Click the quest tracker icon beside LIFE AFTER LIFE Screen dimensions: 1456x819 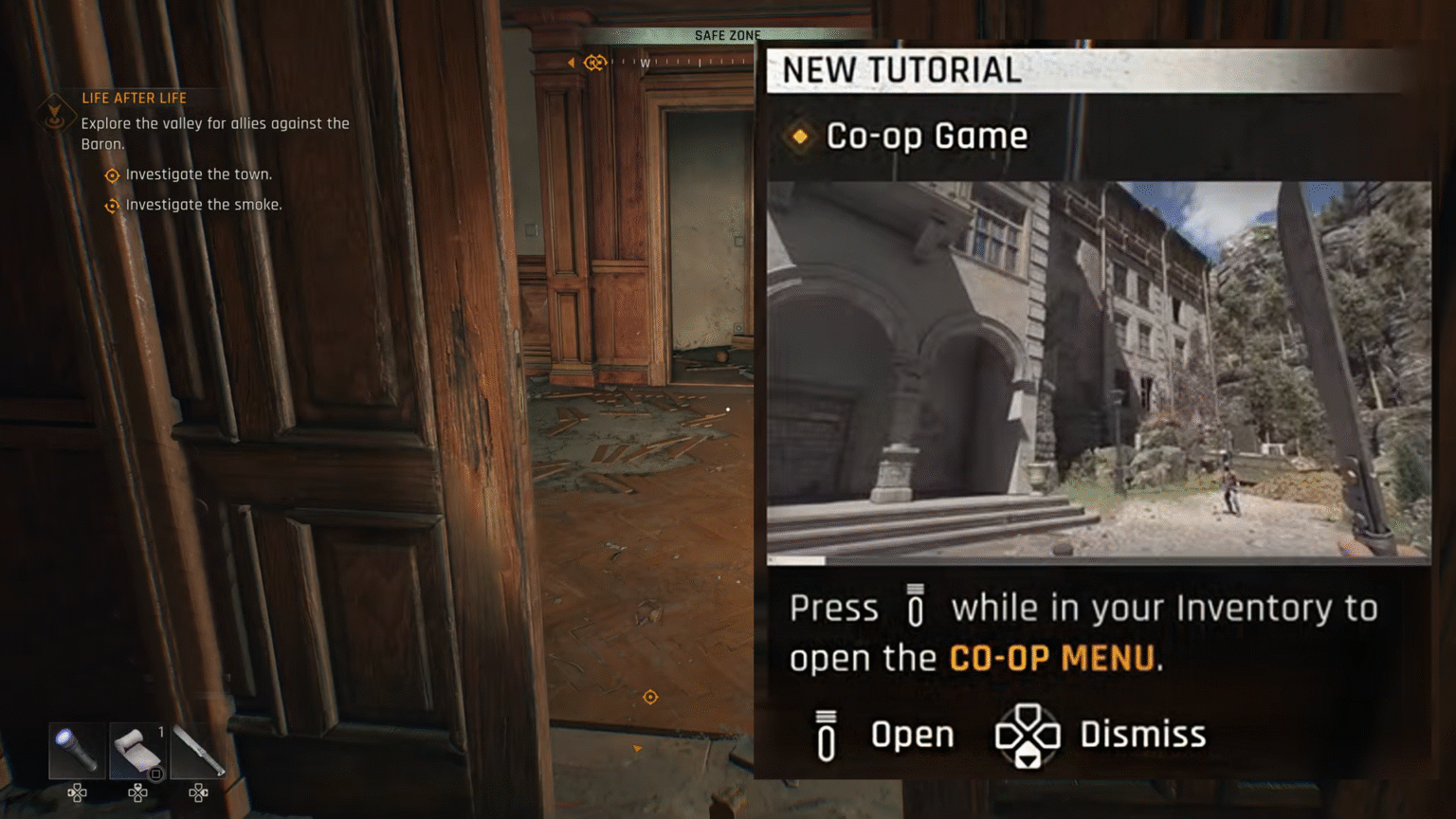[57, 114]
